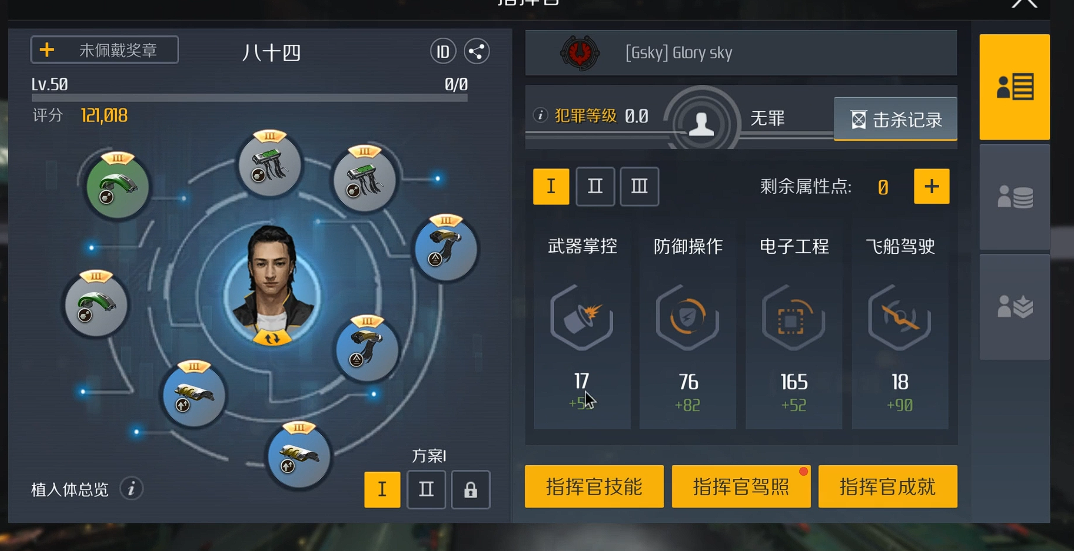
Task: Open 植入体总览 implant overview info
Action: [x=131, y=489]
